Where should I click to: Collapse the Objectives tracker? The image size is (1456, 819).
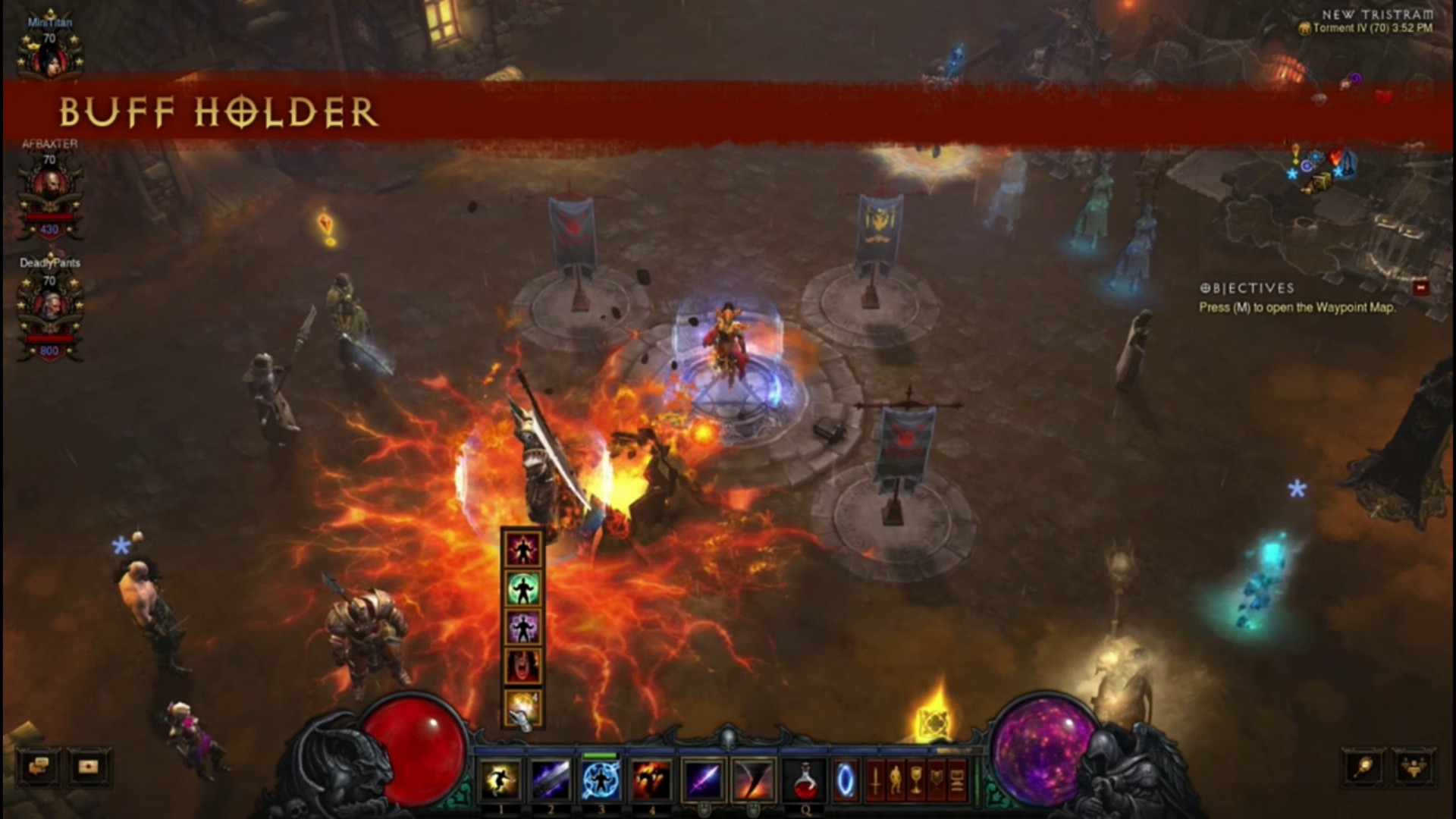(x=1420, y=288)
